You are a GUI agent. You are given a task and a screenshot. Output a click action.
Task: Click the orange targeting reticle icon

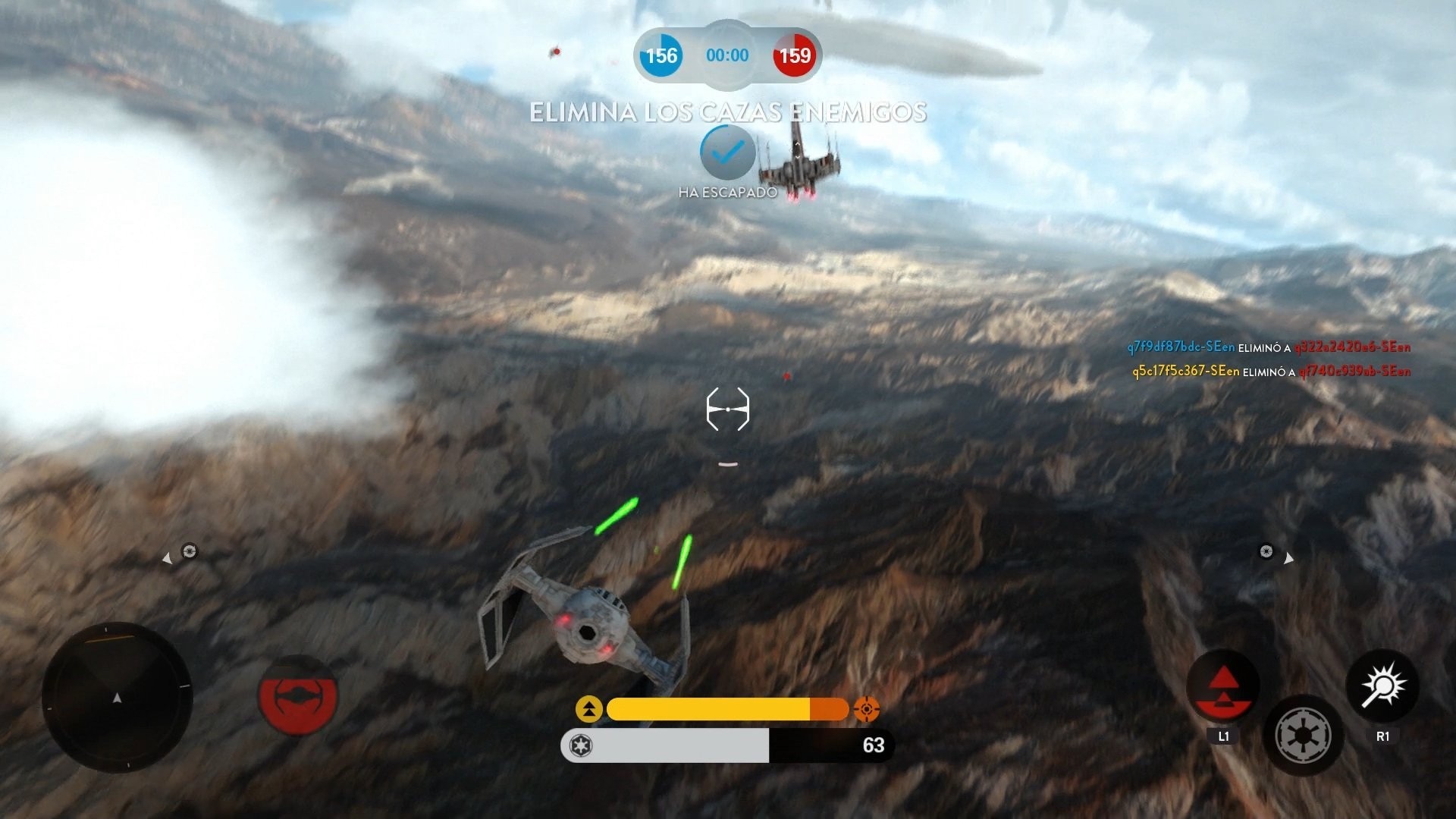(x=864, y=709)
